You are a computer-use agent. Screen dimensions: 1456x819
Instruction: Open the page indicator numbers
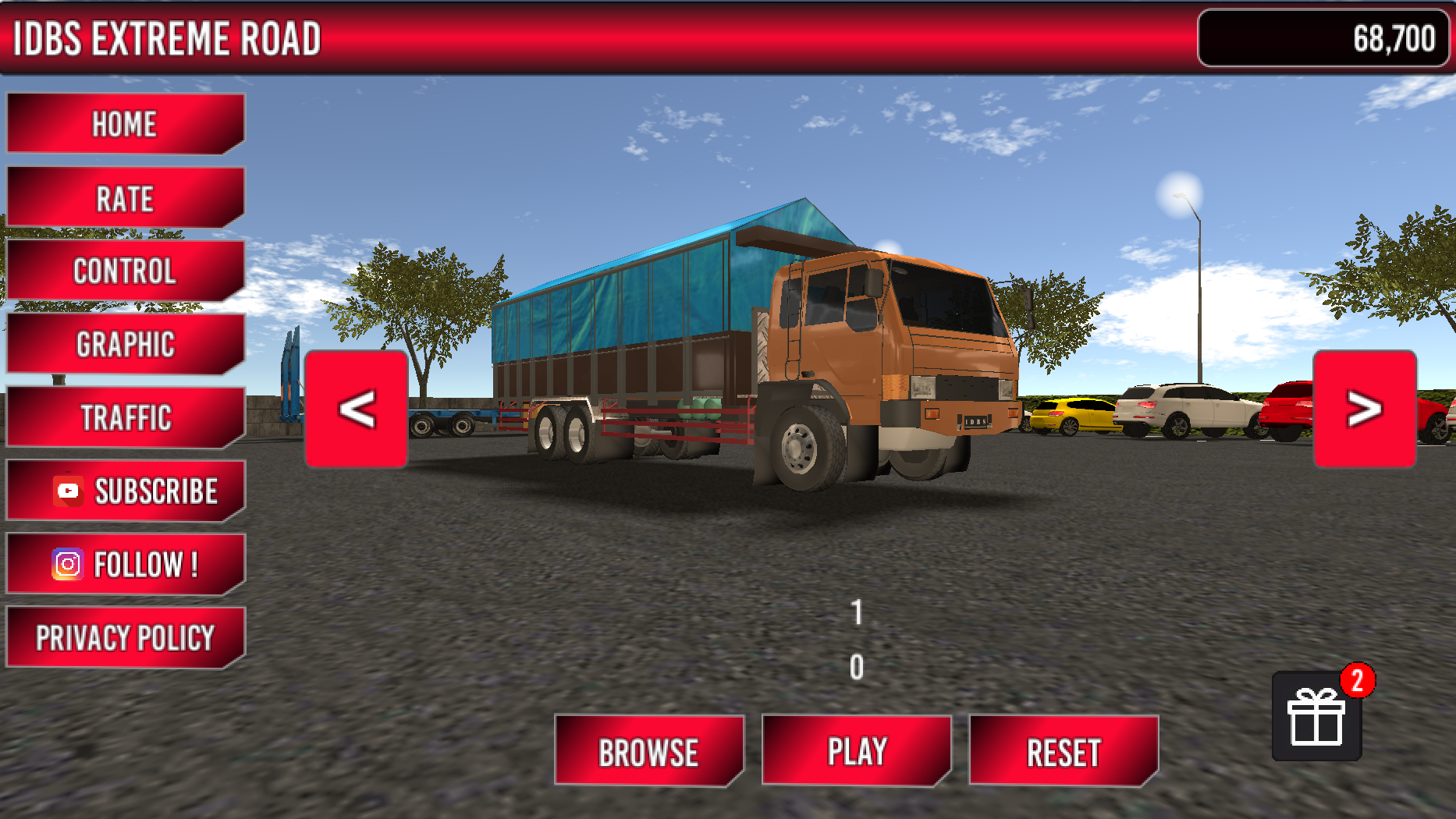click(855, 638)
